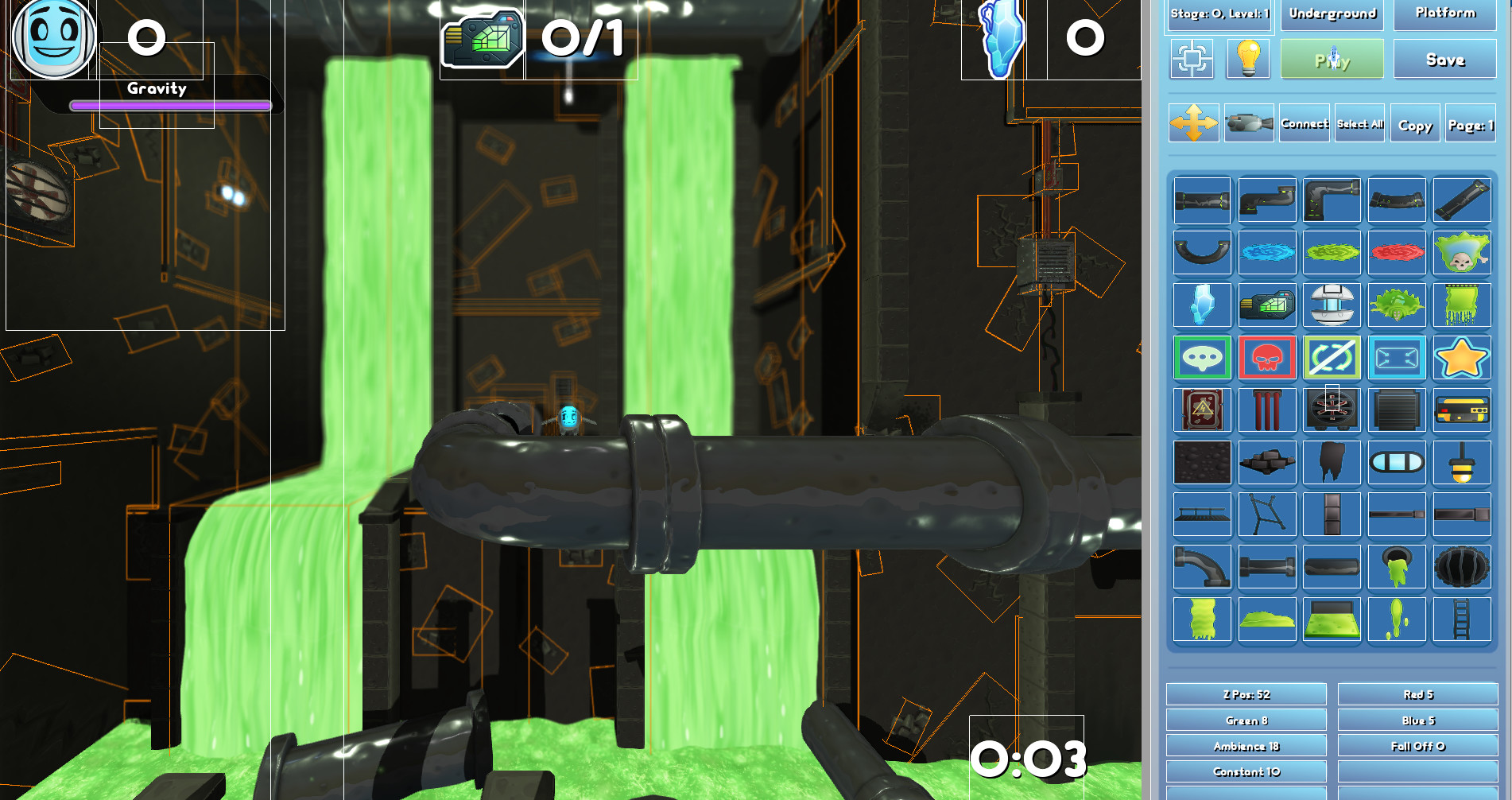The height and width of the screenshot is (800, 1512).
Task: Select the ladder piece in the palette
Action: point(1461,620)
